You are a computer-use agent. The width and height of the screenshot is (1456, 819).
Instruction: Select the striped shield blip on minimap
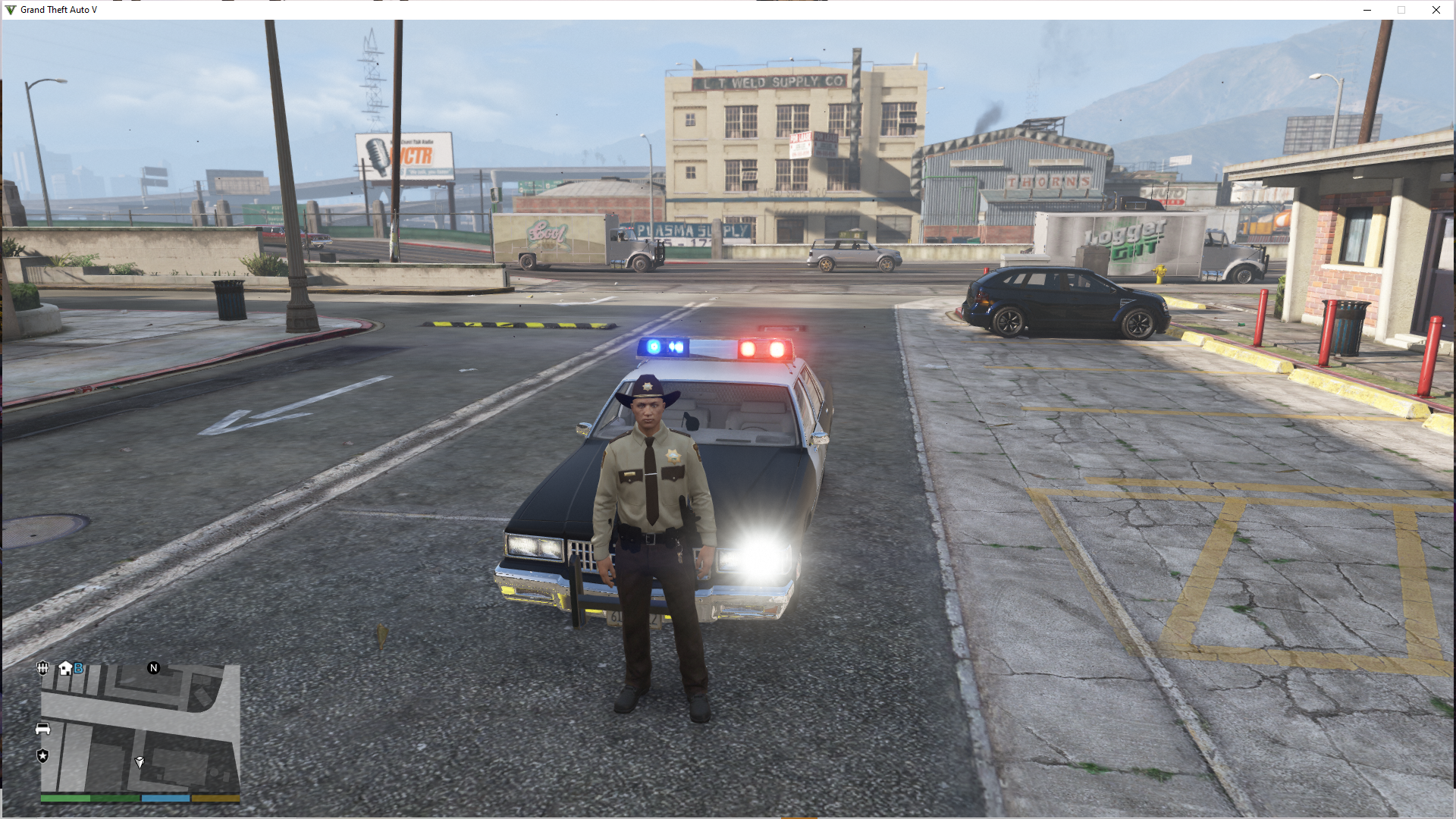(x=42, y=668)
